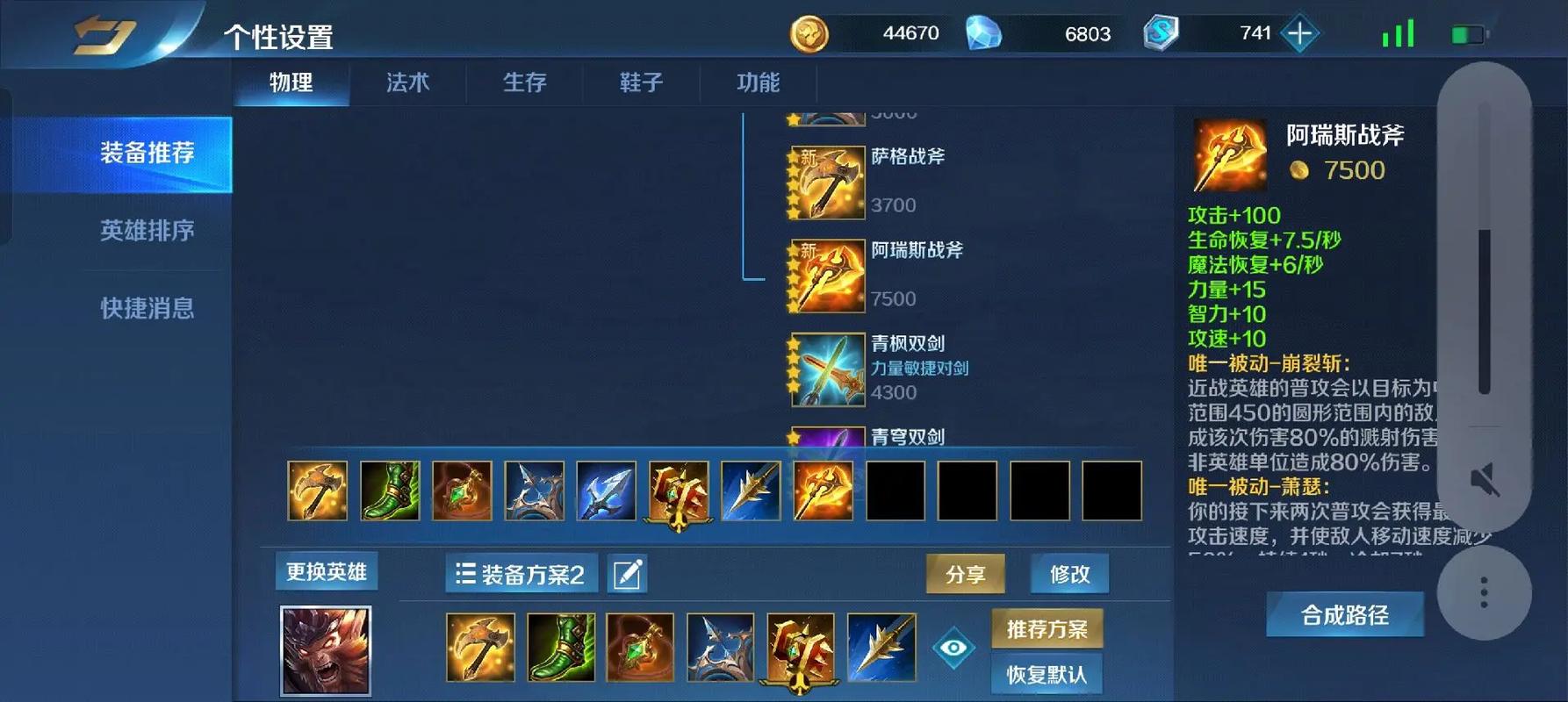Open the gold coin currency icon
This screenshot has width=1568, height=702.
[x=809, y=33]
